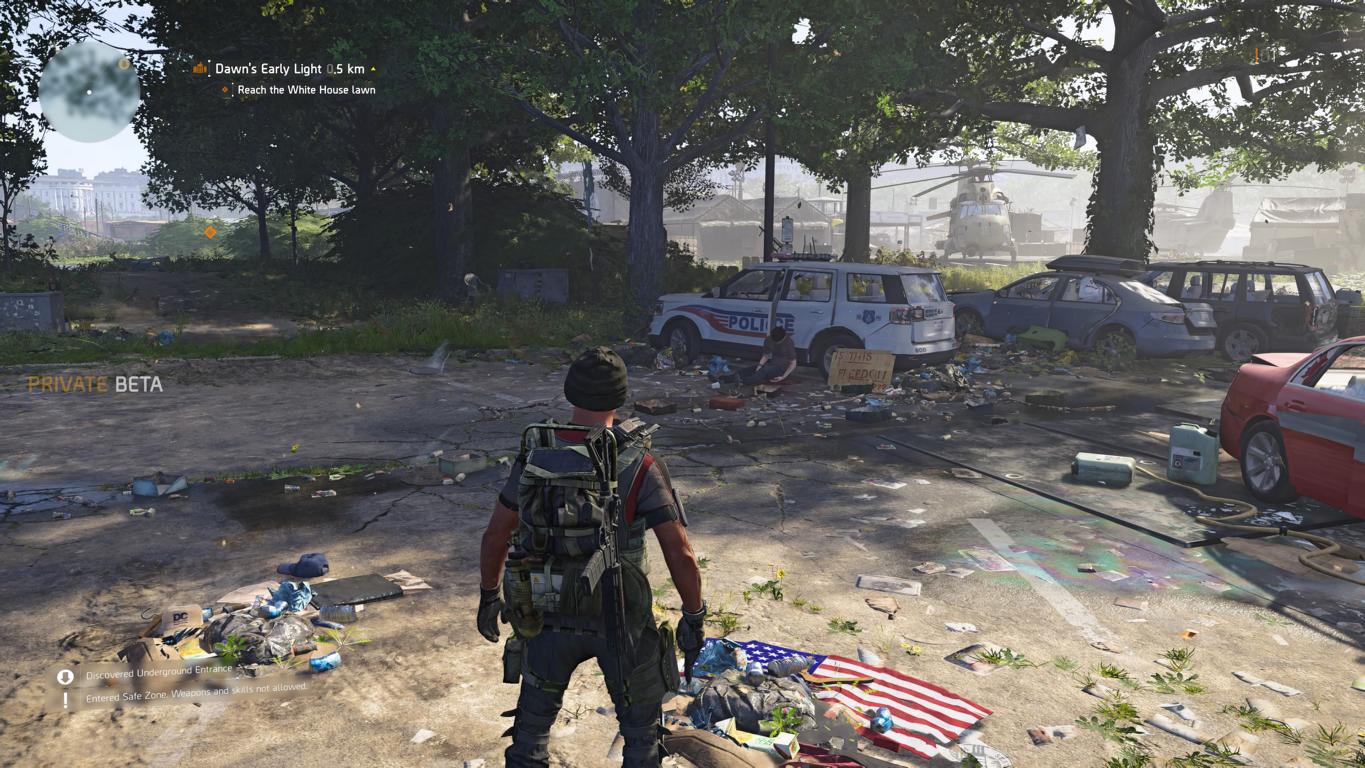
Task: Click the orange marker on the minimap edge
Action: tap(124, 64)
